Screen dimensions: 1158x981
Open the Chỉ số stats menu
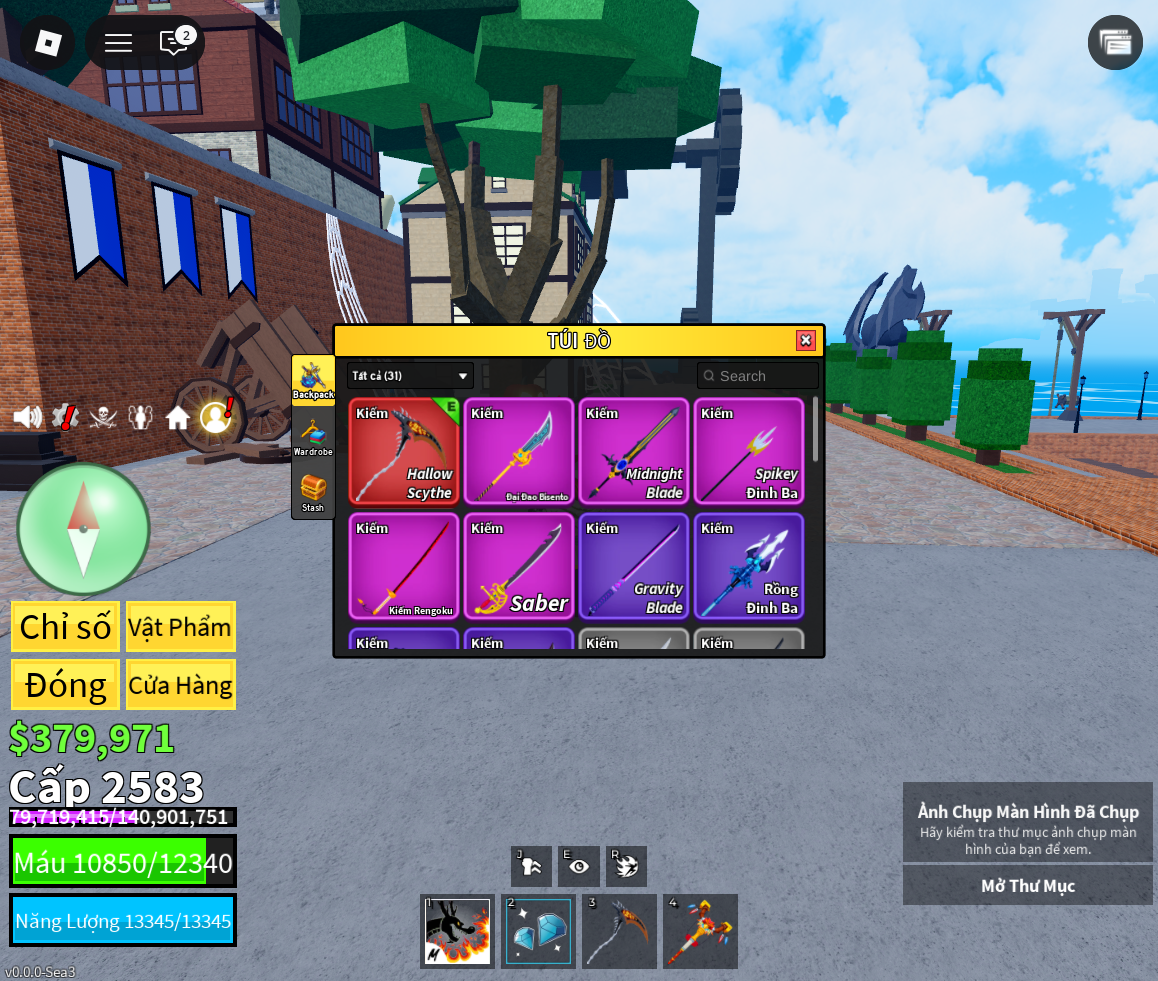click(65, 627)
